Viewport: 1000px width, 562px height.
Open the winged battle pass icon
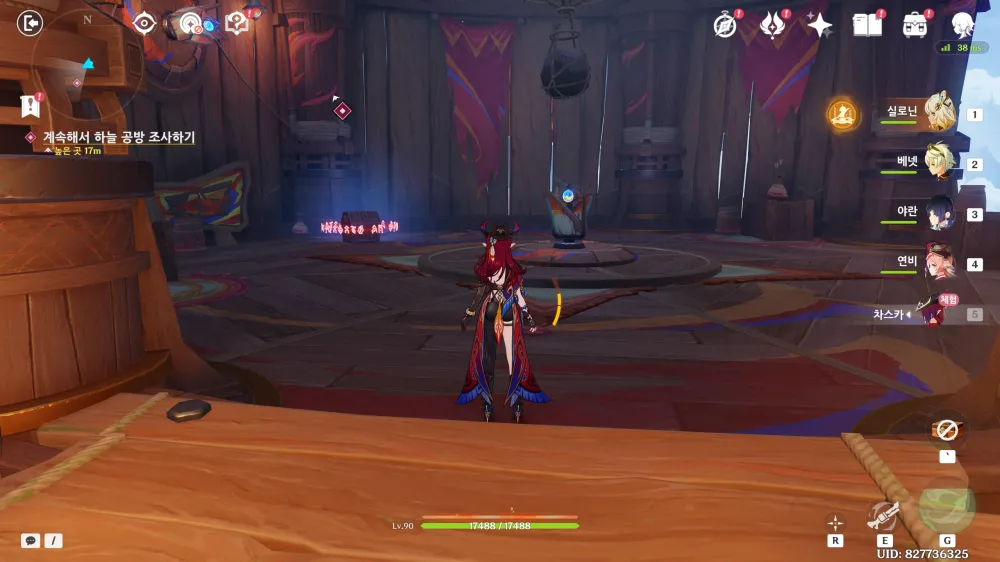pos(772,25)
